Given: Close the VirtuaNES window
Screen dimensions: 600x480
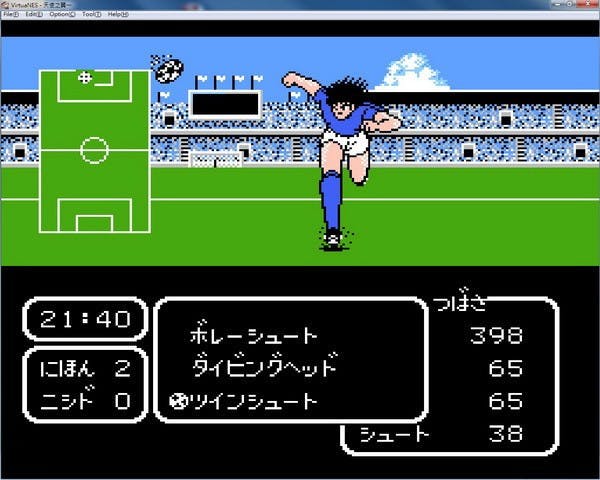Looking at the screenshot, I should click(588, 5).
